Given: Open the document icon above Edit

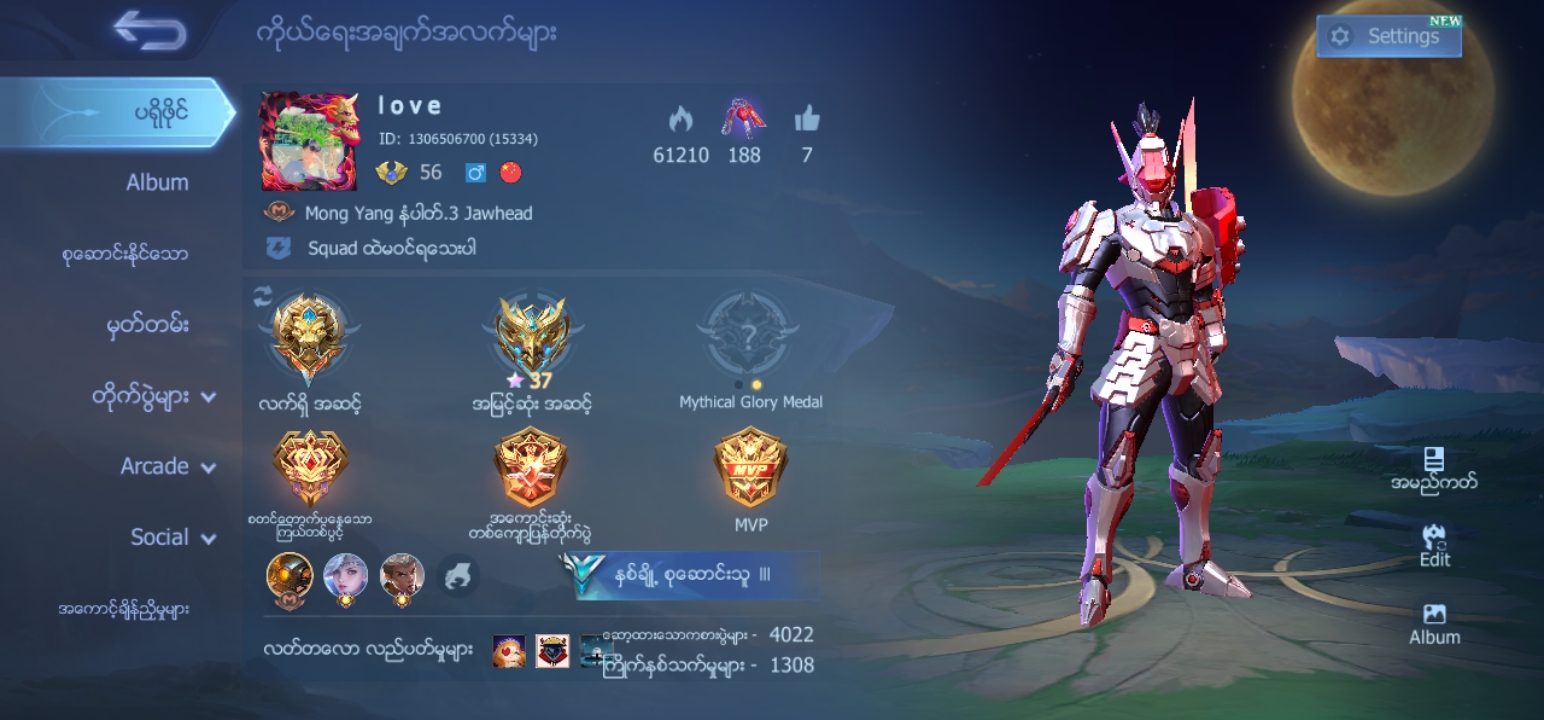Looking at the screenshot, I should [1434, 467].
